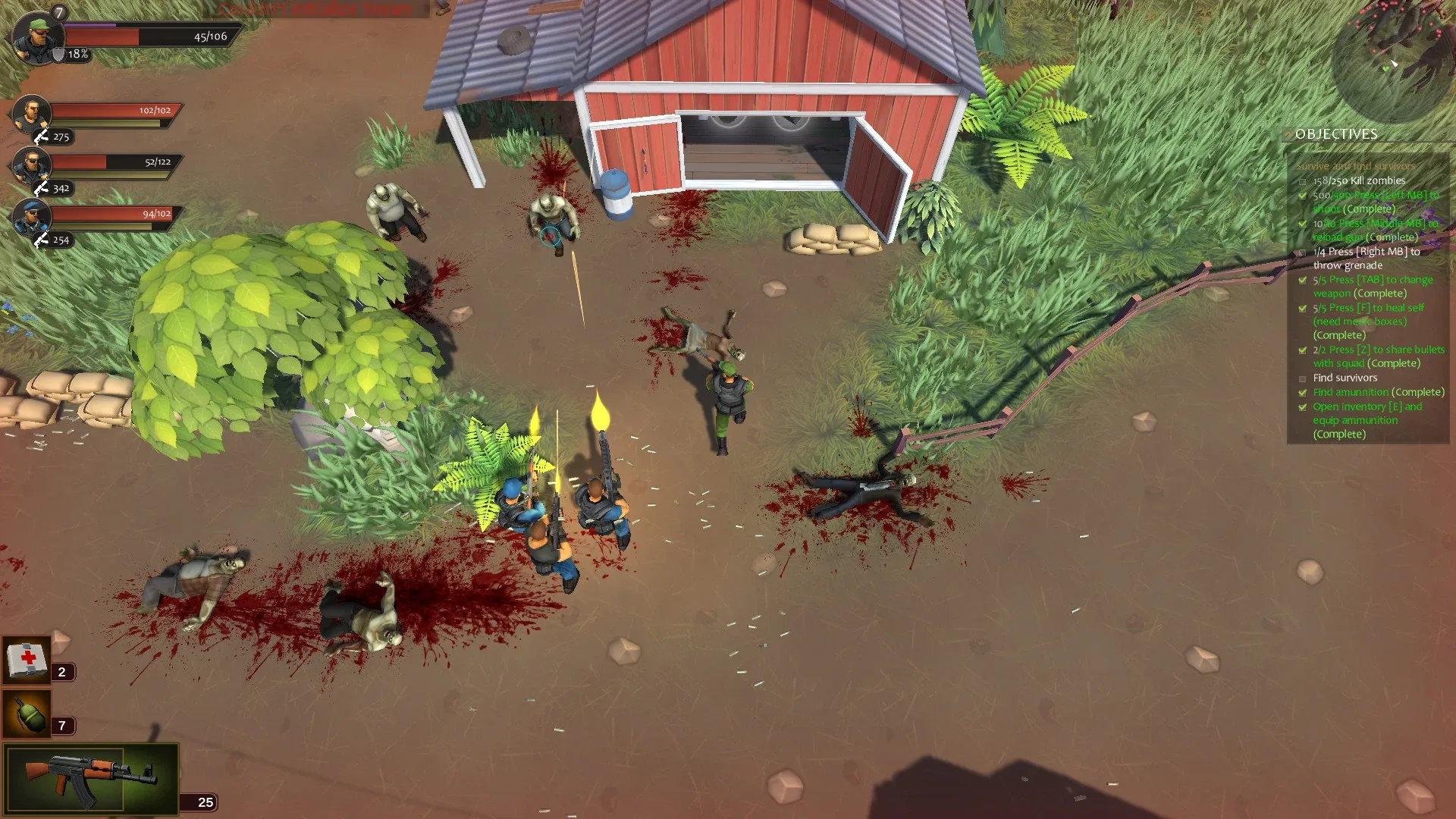Check the 158/250 Kill zombies objective
This screenshot has height=819, width=1456.
click(x=1301, y=180)
